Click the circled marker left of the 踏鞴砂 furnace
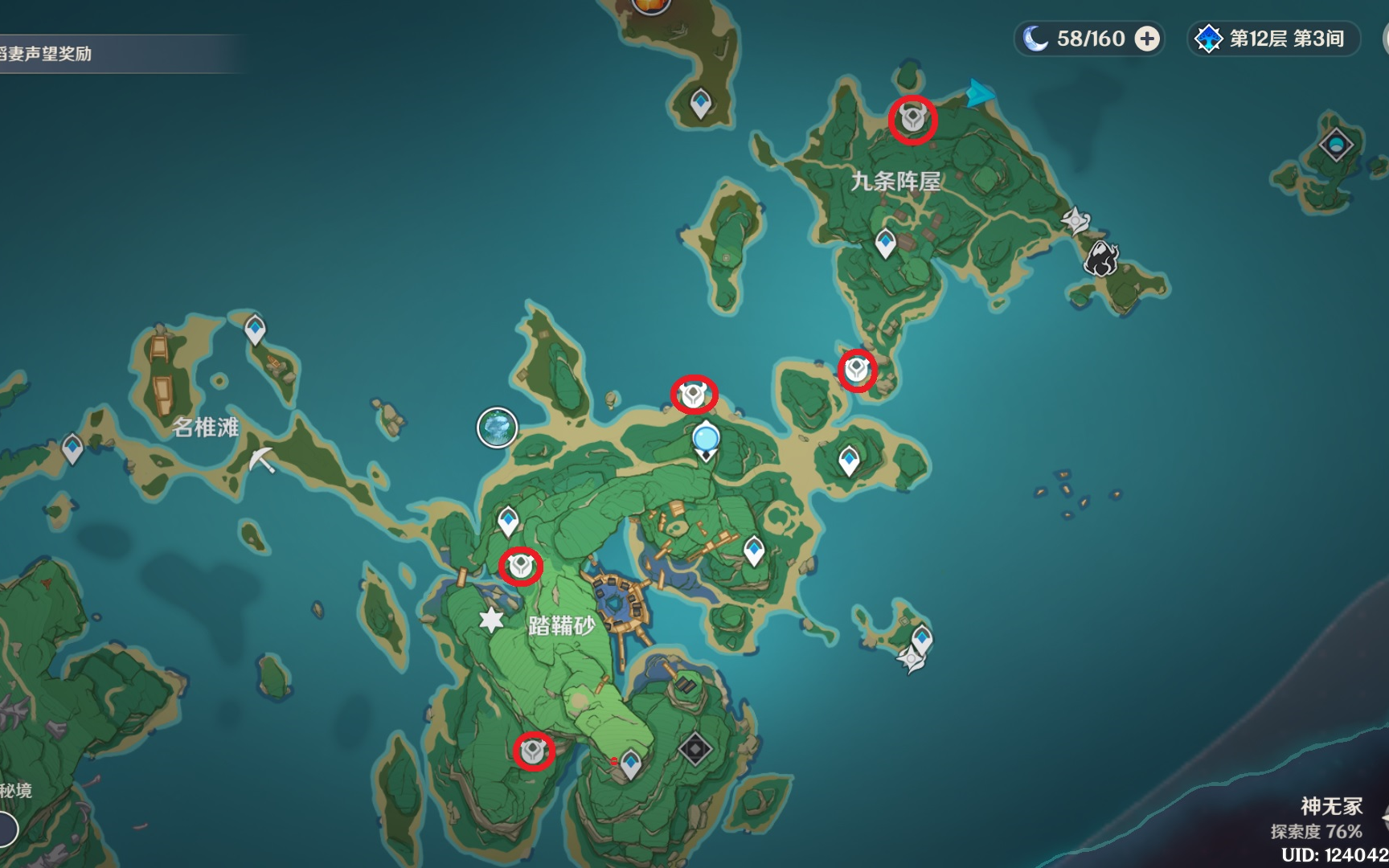The width and height of the screenshot is (1389, 868). (522, 567)
